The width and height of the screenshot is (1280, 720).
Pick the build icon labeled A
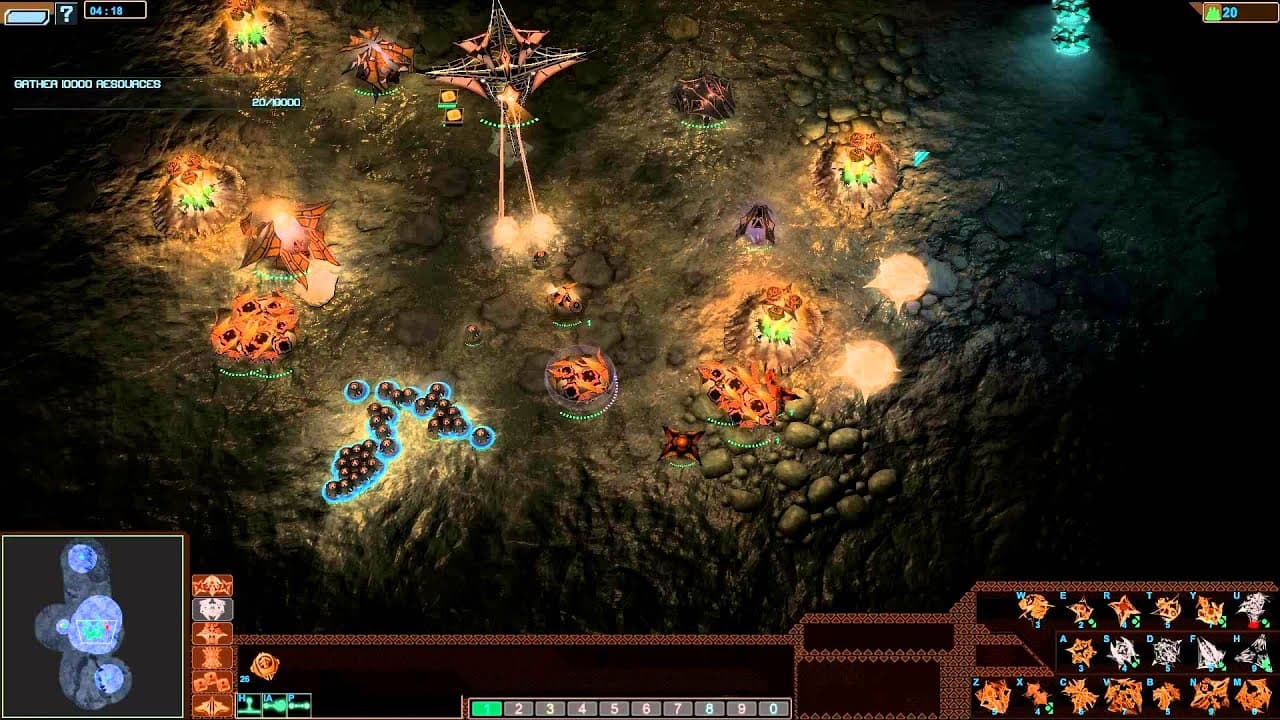click(x=1079, y=652)
